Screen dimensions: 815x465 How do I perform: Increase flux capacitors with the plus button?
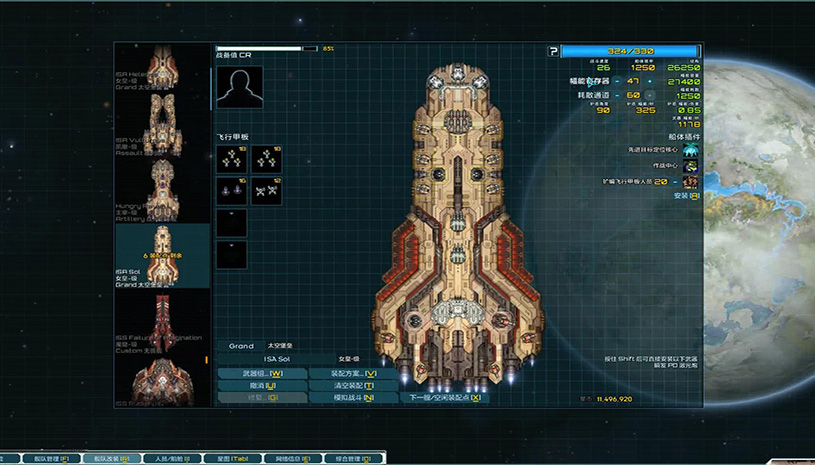[x=649, y=81]
